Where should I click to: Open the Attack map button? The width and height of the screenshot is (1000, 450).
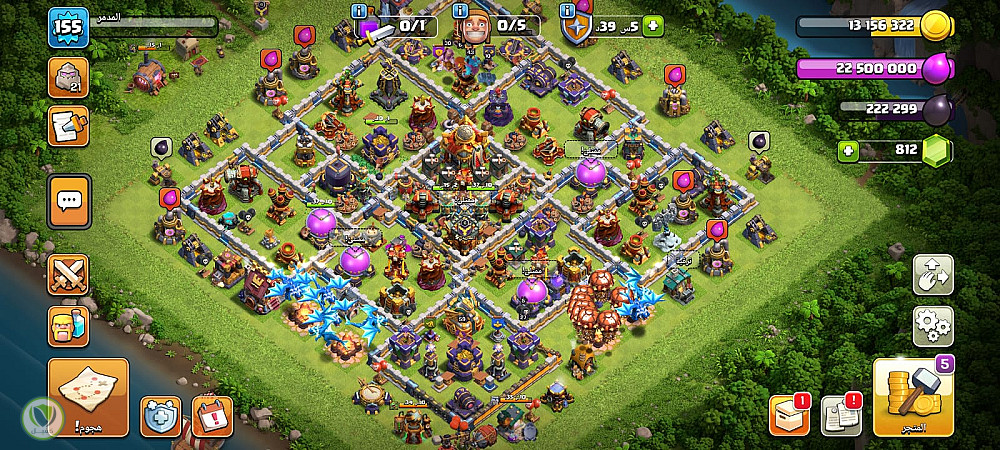[88, 397]
